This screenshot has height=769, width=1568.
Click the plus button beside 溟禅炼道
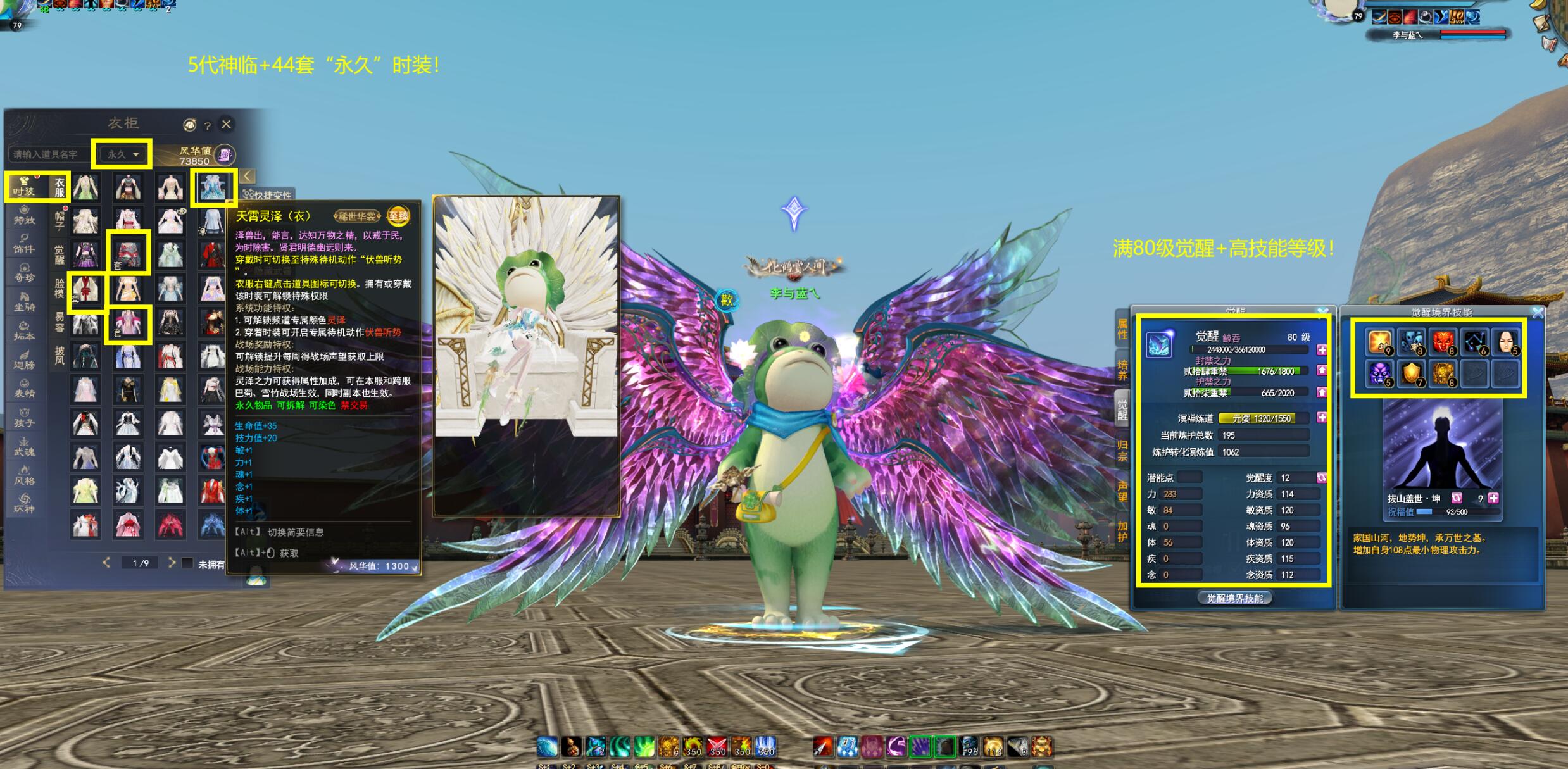tap(1322, 418)
